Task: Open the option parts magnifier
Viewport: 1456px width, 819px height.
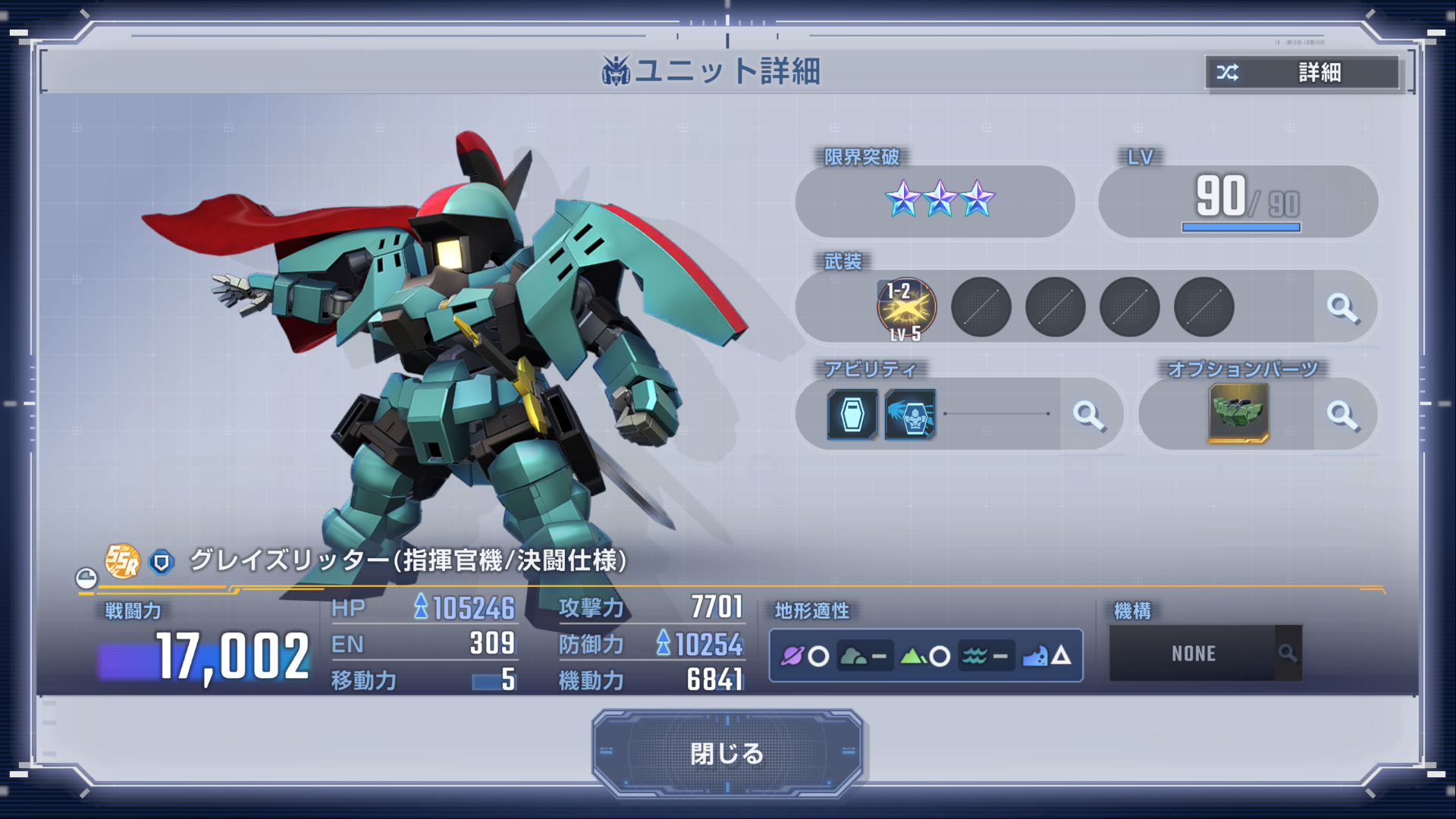Action: click(x=1342, y=415)
